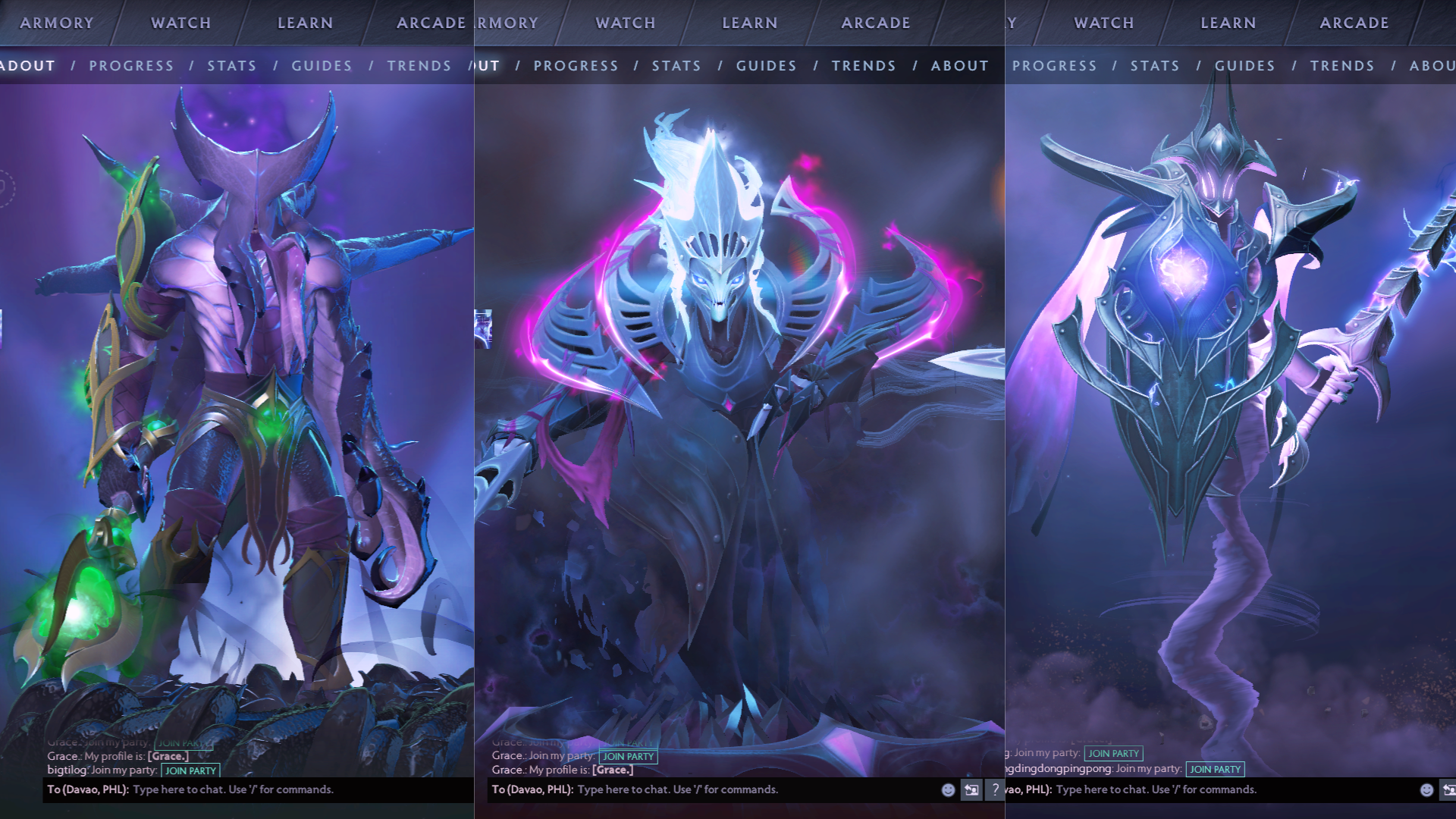The height and width of the screenshot is (819, 1456).
Task: Switch to the fully spelled ABOUT hero tab
Action: pyautogui.click(x=959, y=66)
